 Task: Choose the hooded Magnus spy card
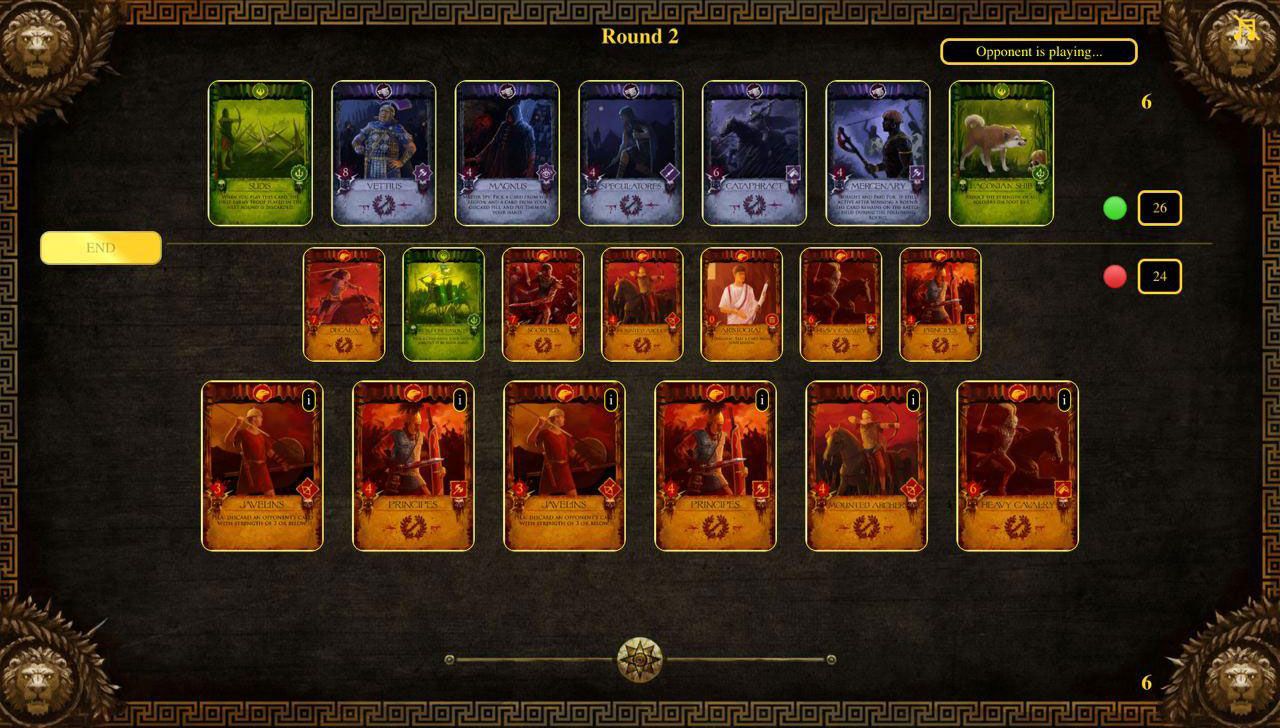(507, 153)
